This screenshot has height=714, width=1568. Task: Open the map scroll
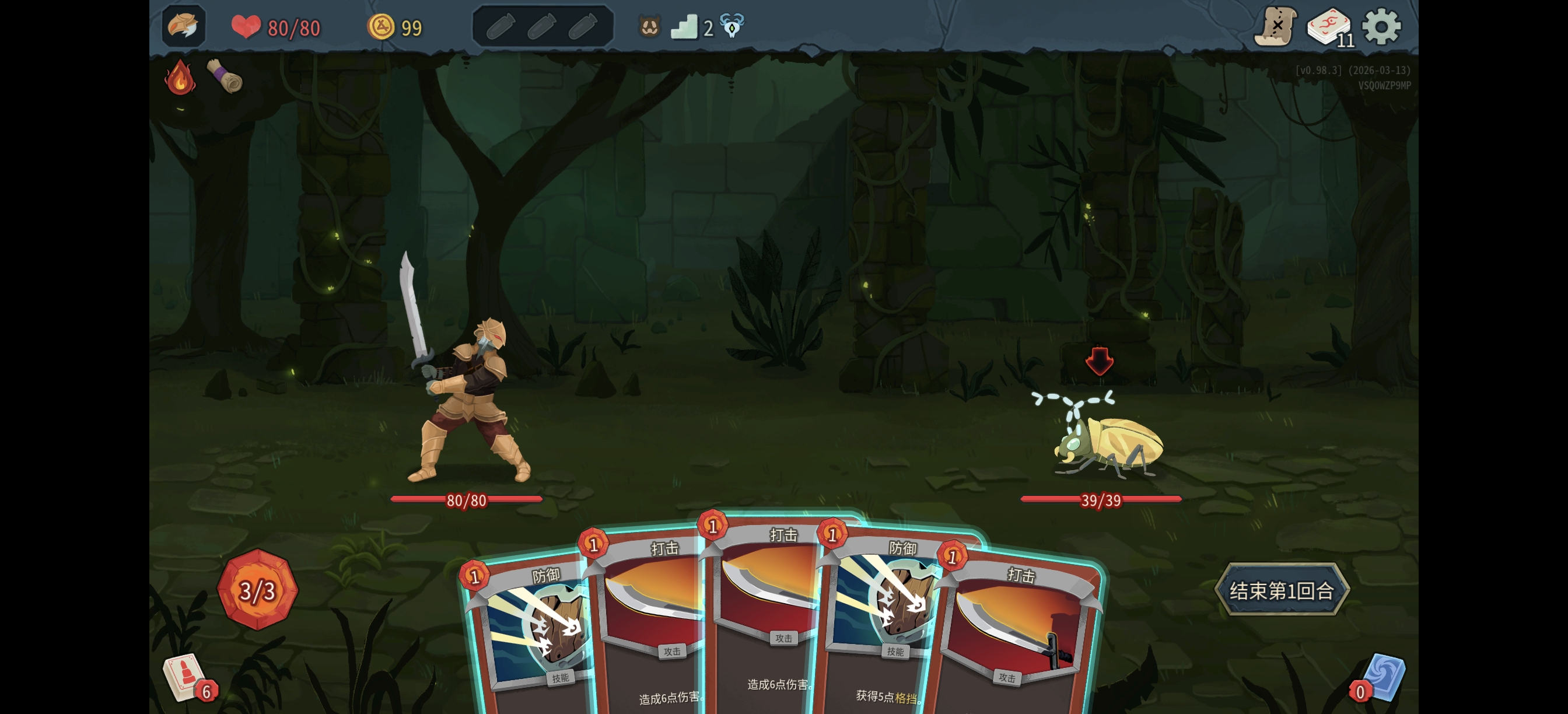(1275, 27)
